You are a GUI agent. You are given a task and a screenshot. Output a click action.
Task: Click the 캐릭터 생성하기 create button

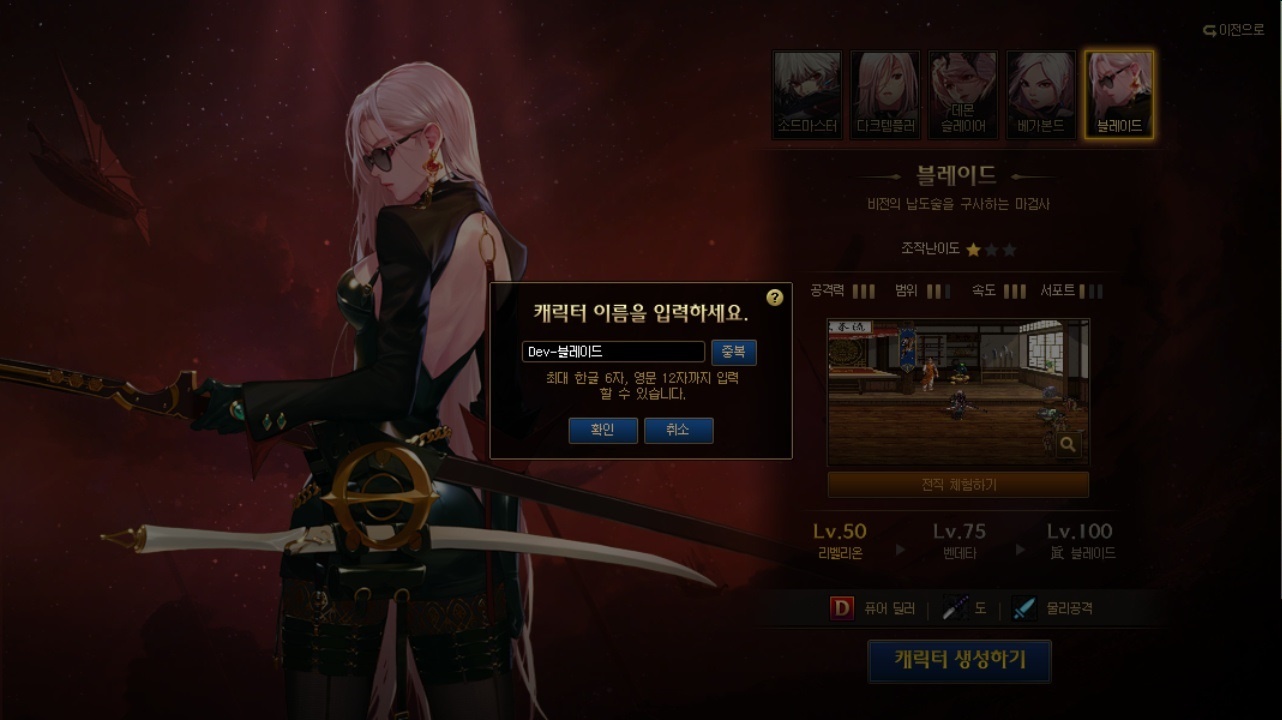pyautogui.click(x=959, y=661)
